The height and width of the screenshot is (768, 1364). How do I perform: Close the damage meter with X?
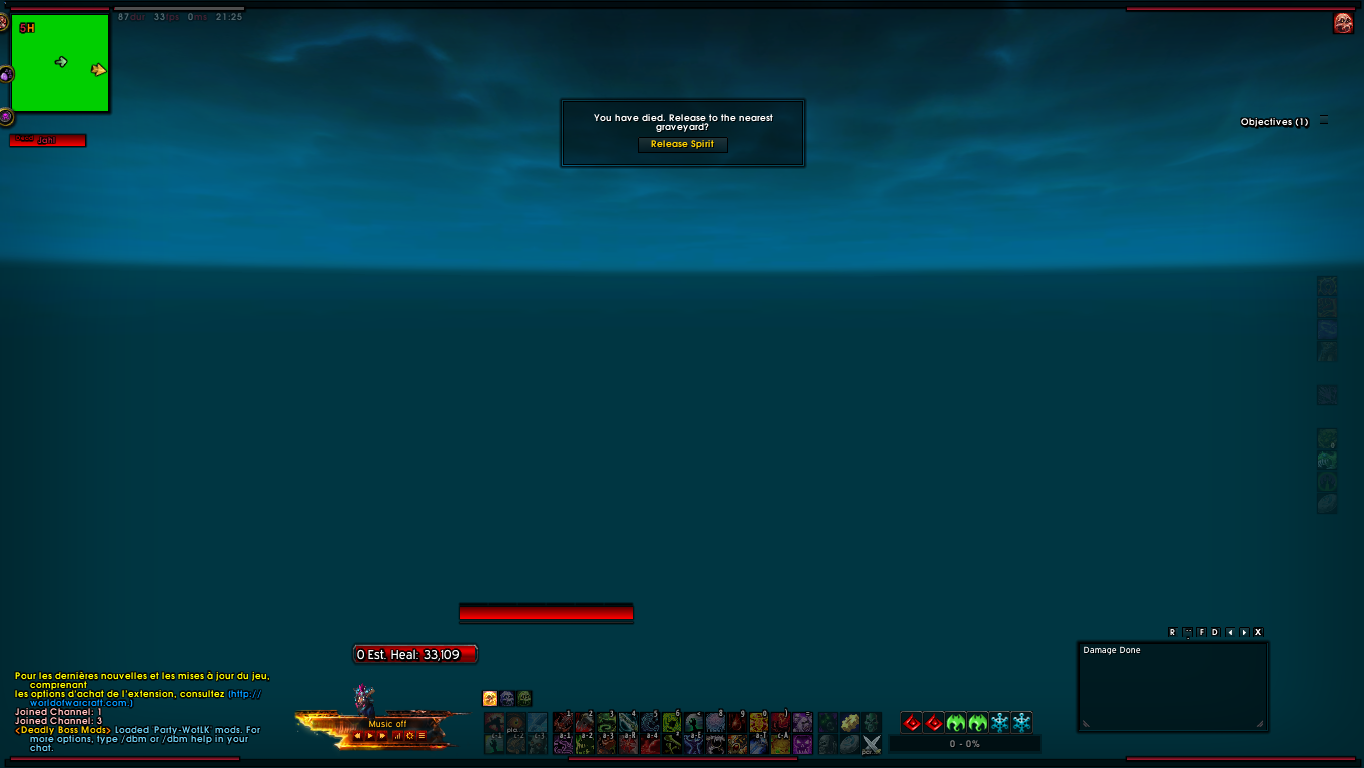tap(1258, 632)
